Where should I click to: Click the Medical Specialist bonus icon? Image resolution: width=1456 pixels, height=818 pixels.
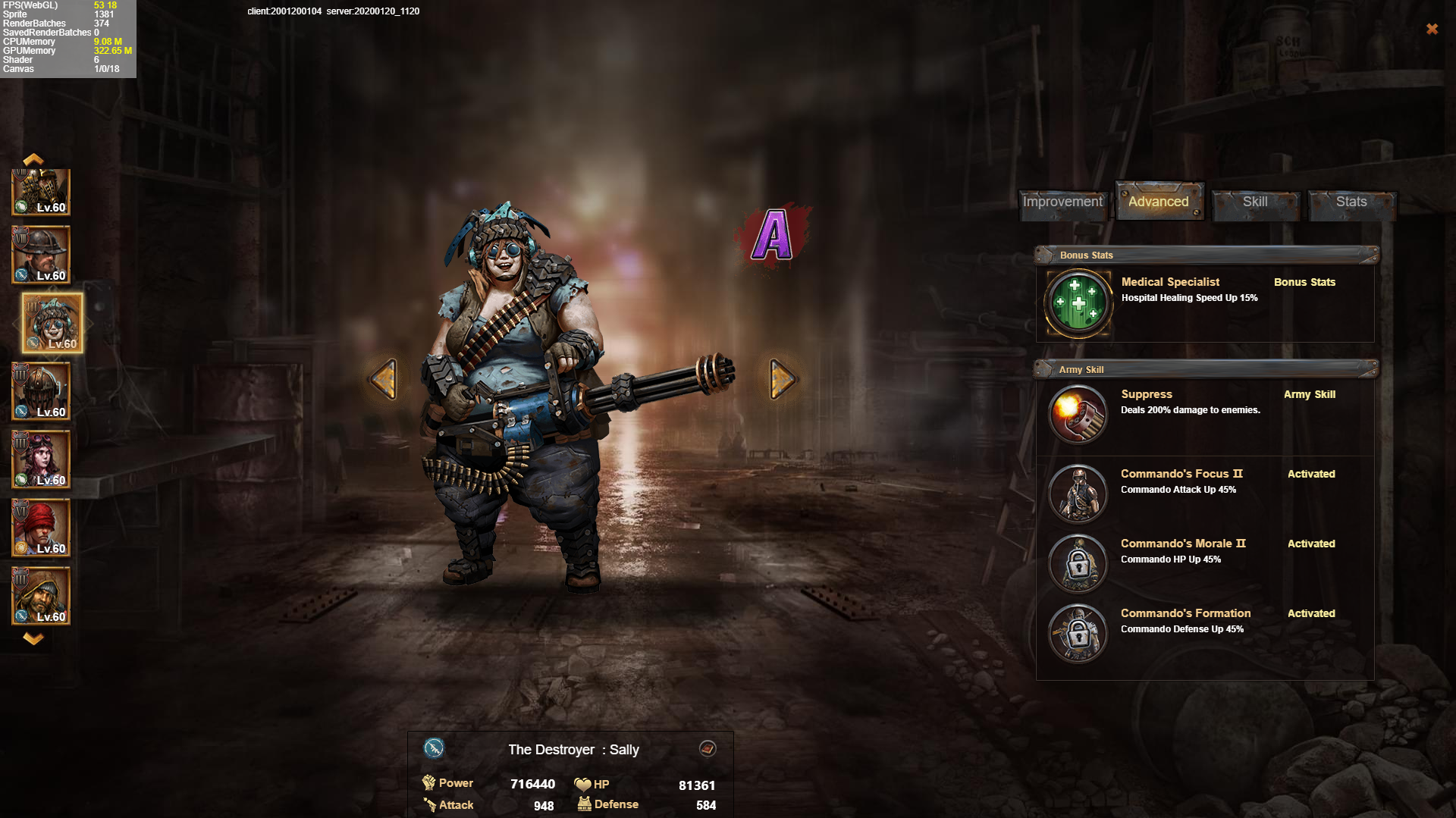point(1078,303)
